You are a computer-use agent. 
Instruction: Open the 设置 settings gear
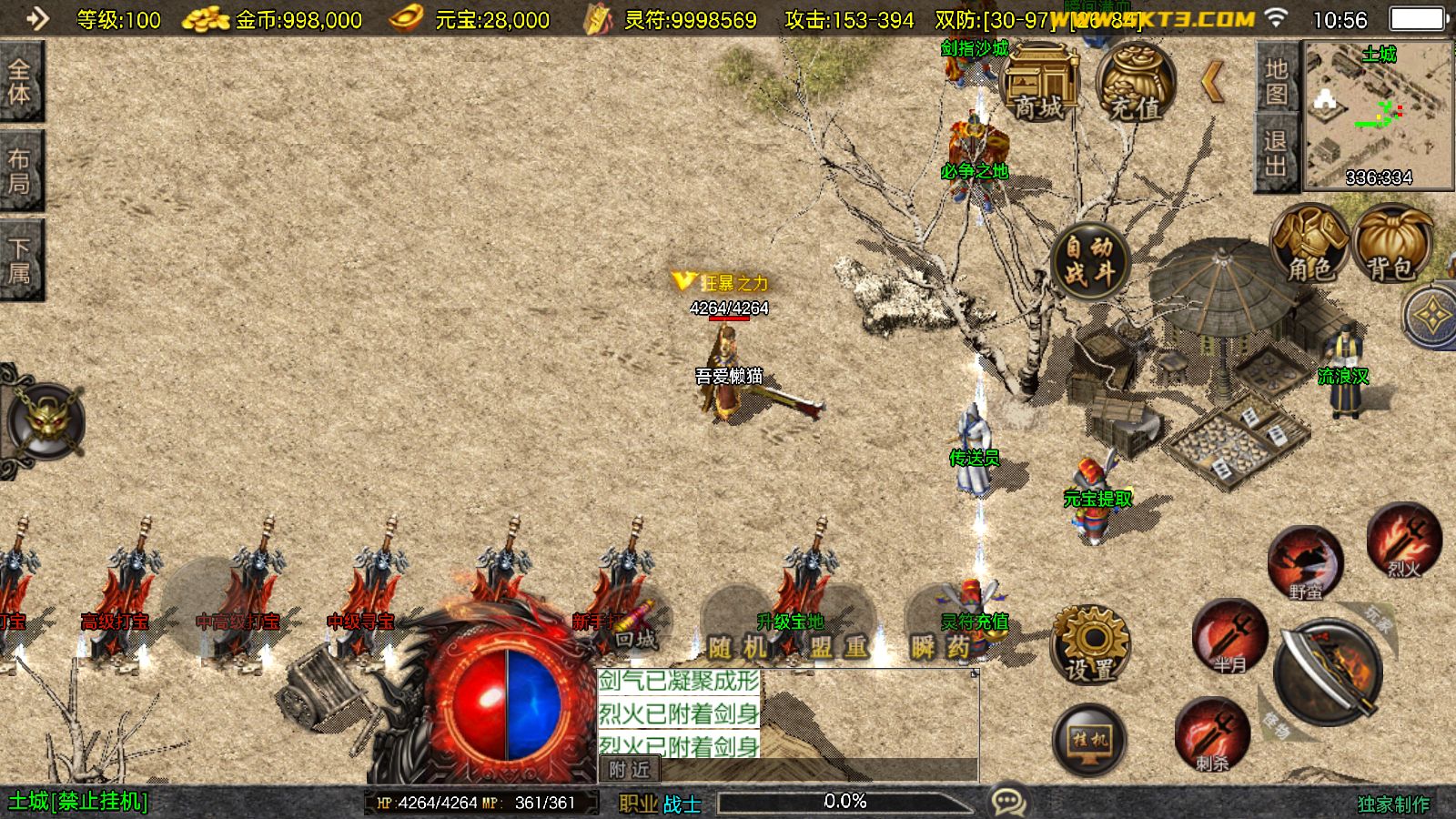click(1089, 643)
